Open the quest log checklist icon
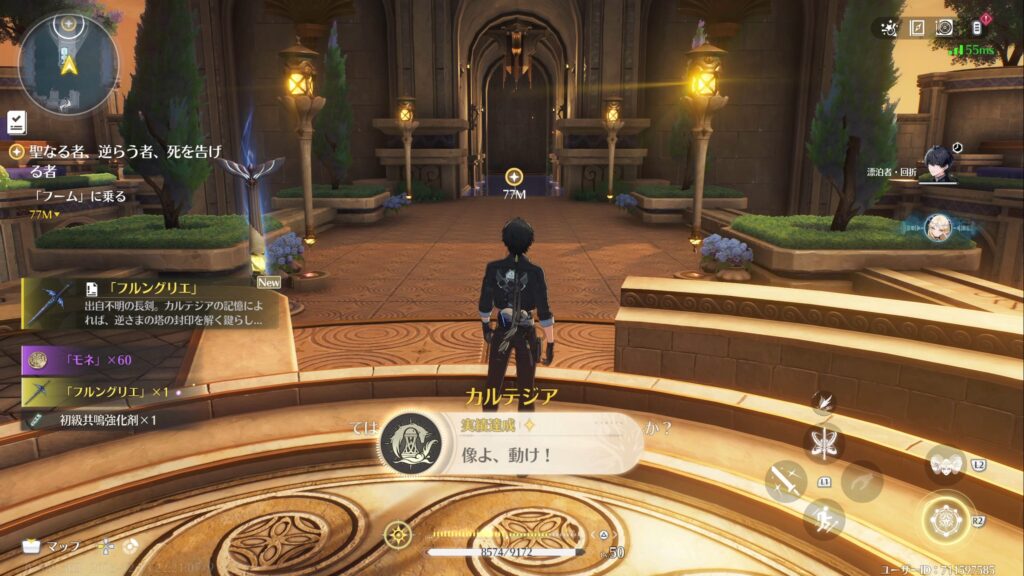Viewport: 1024px width, 576px height. coord(16,121)
